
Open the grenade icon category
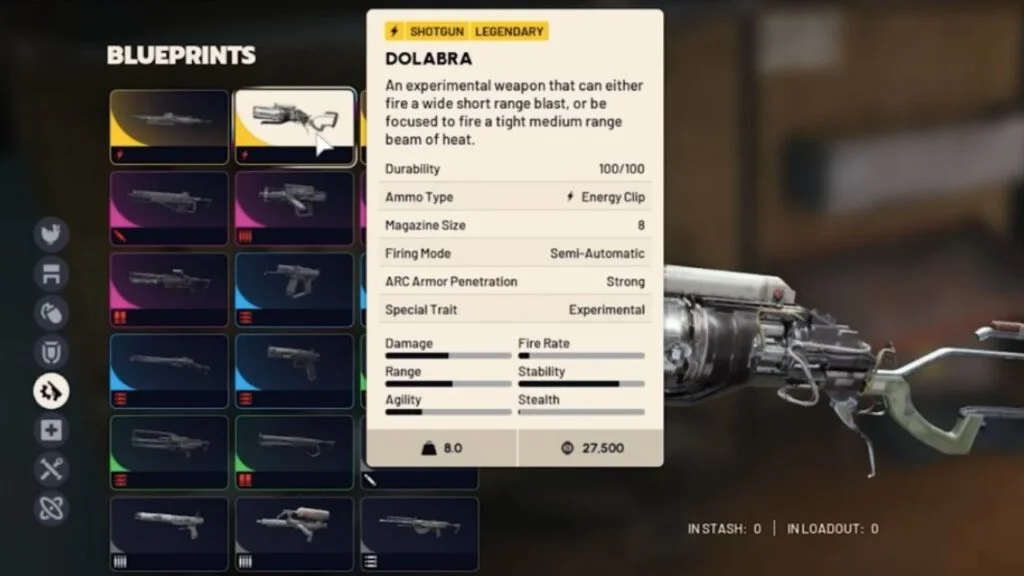coord(51,312)
